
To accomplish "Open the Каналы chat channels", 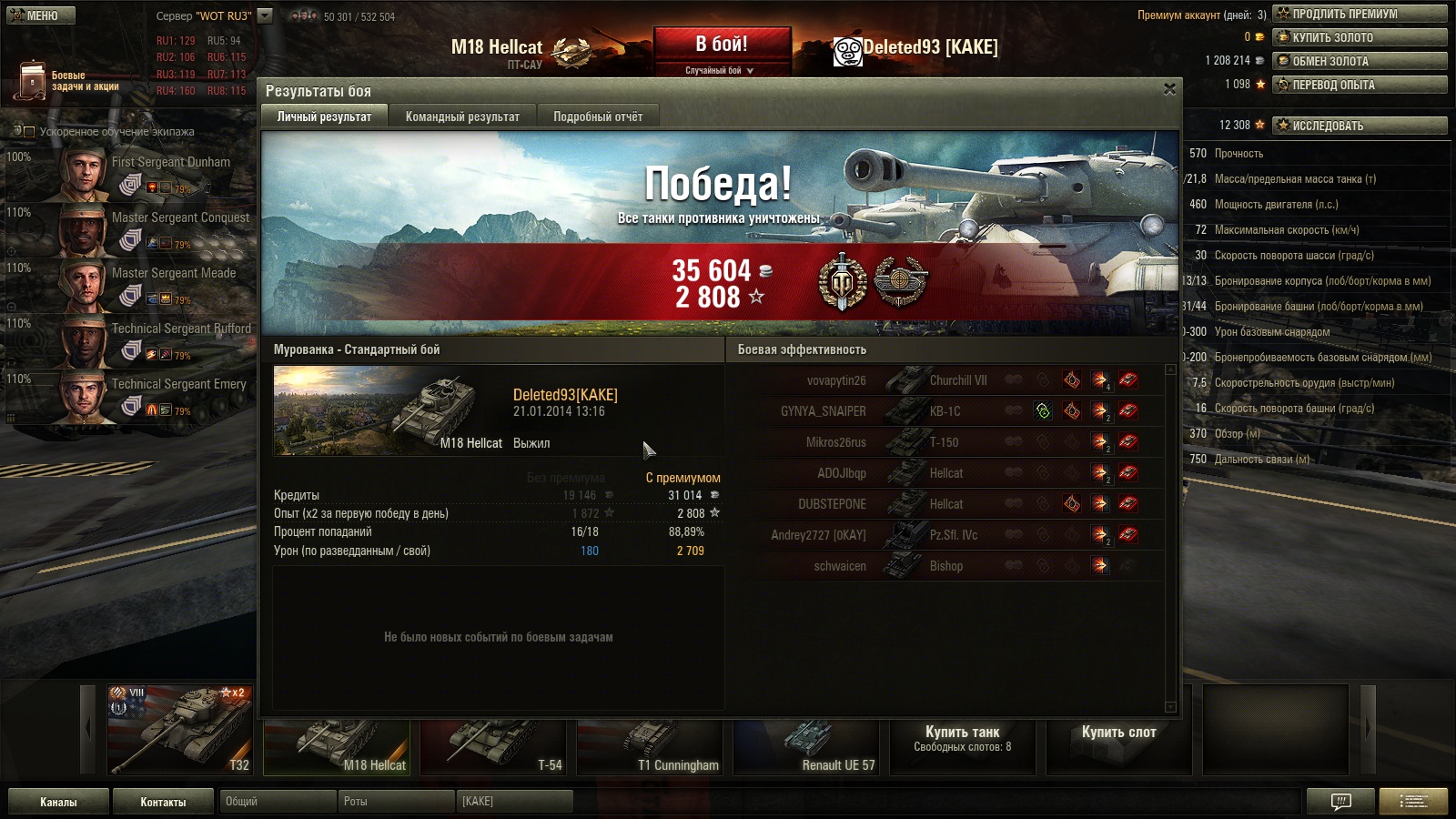I will point(58,802).
